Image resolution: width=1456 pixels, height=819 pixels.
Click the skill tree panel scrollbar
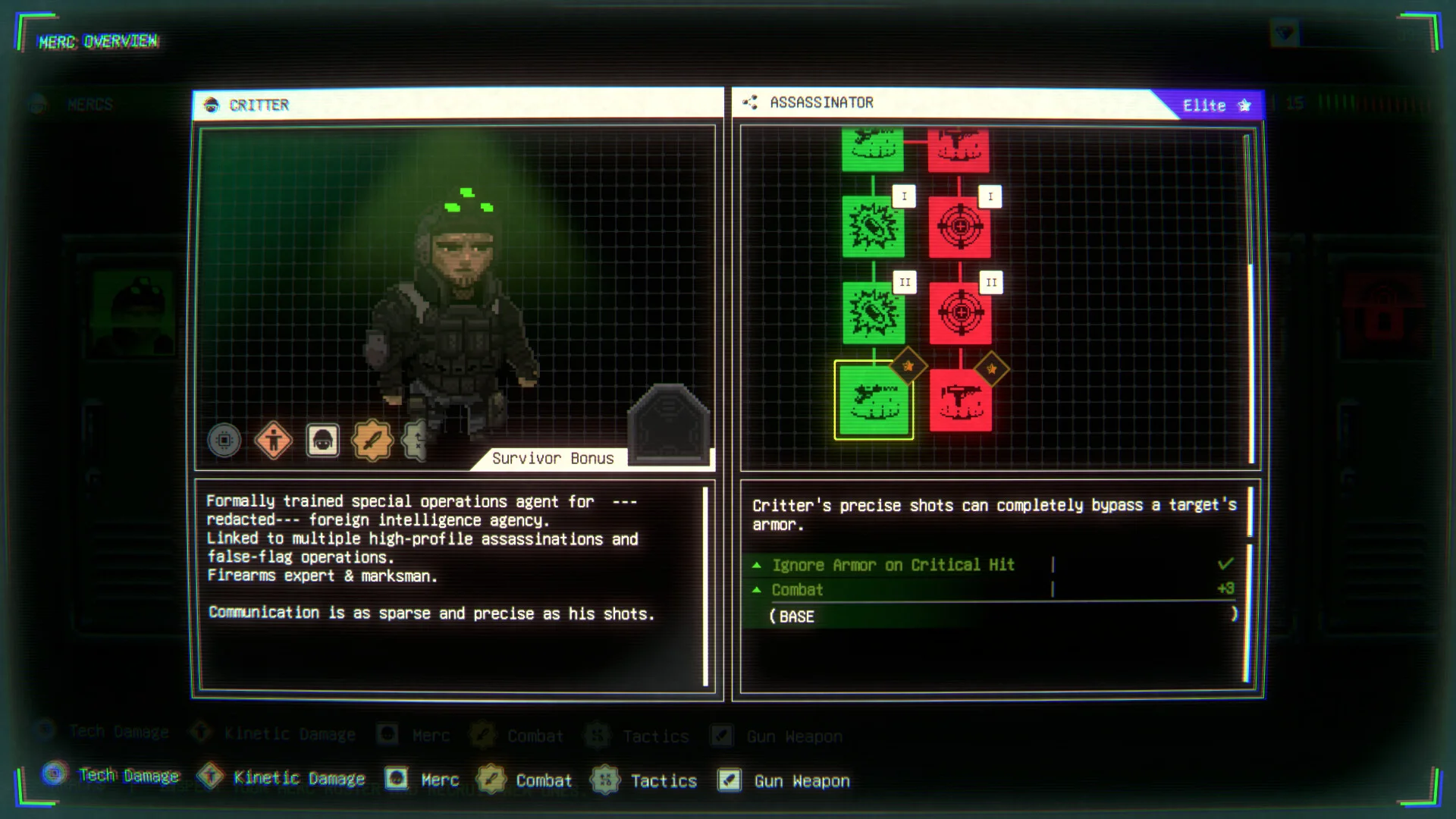pyautogui.click(x=1247, y=296)
